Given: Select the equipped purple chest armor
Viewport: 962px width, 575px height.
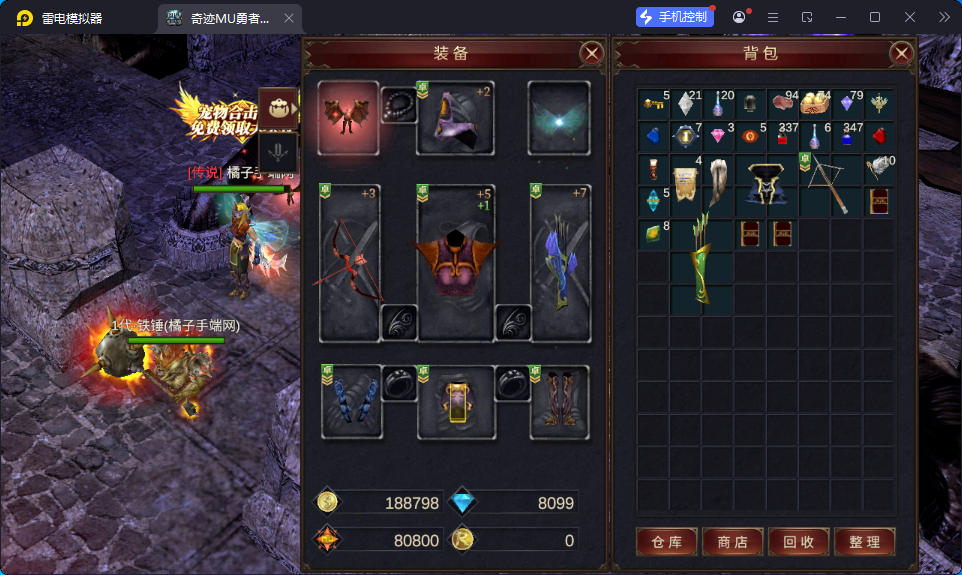Looking at the screenshot, I should tap(455, 262).
